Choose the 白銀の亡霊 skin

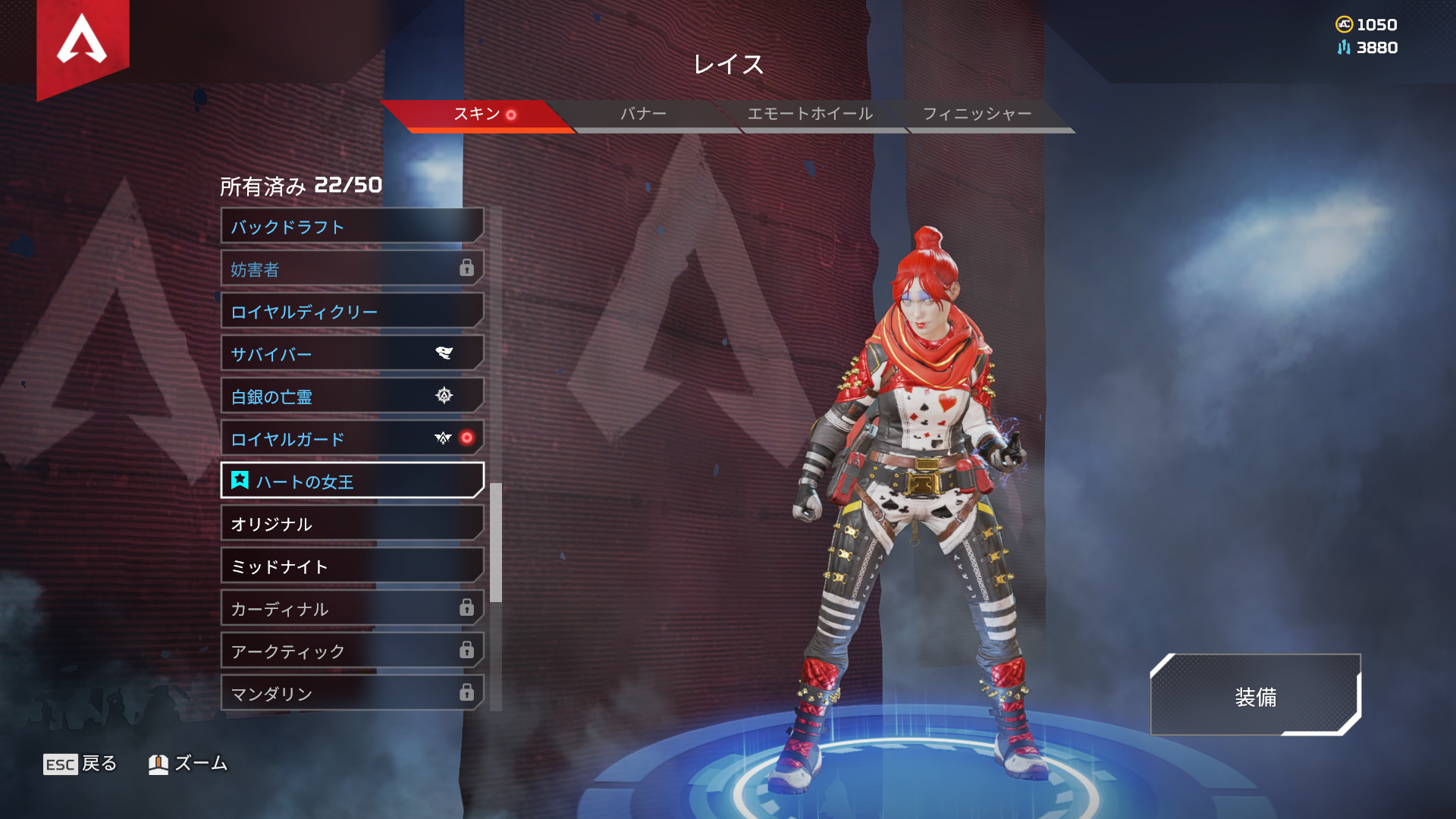pyautogui.click(x=352, y=397)
